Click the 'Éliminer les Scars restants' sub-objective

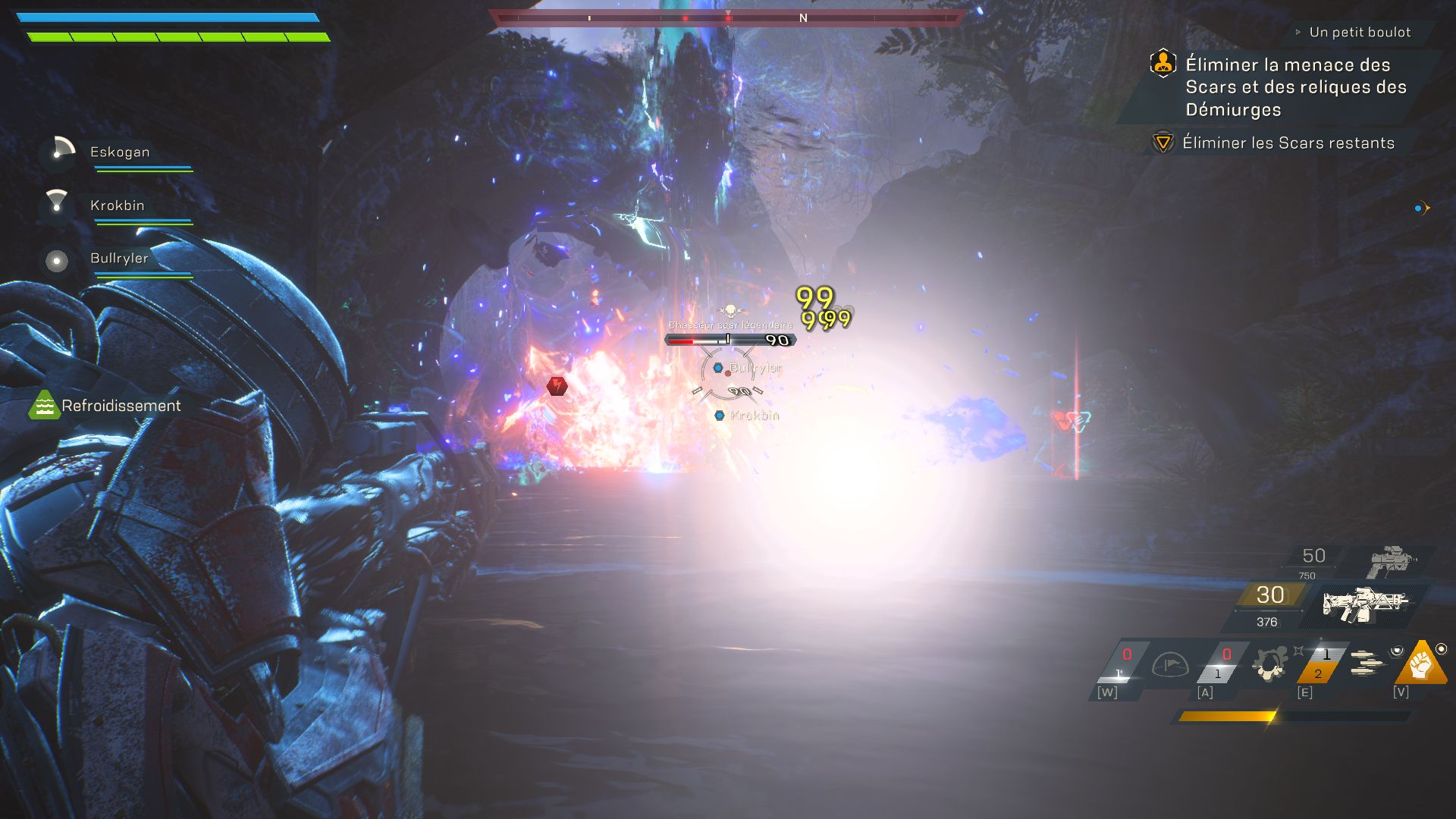1288,143
